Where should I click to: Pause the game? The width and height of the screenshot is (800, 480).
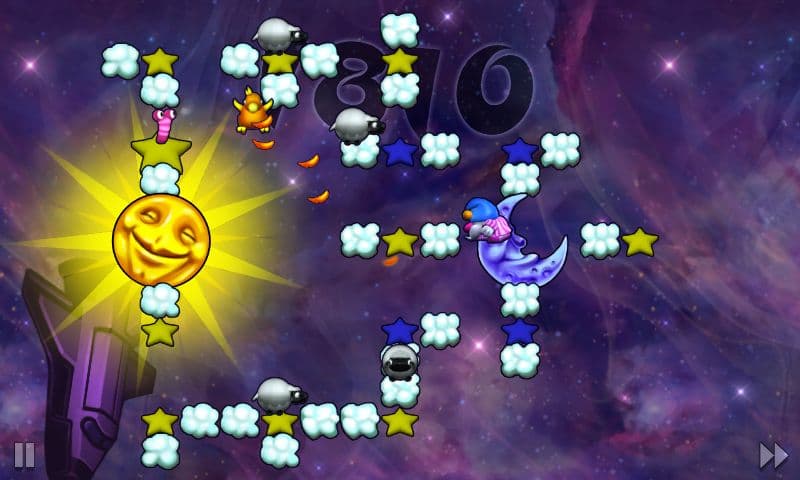point(24,456)
